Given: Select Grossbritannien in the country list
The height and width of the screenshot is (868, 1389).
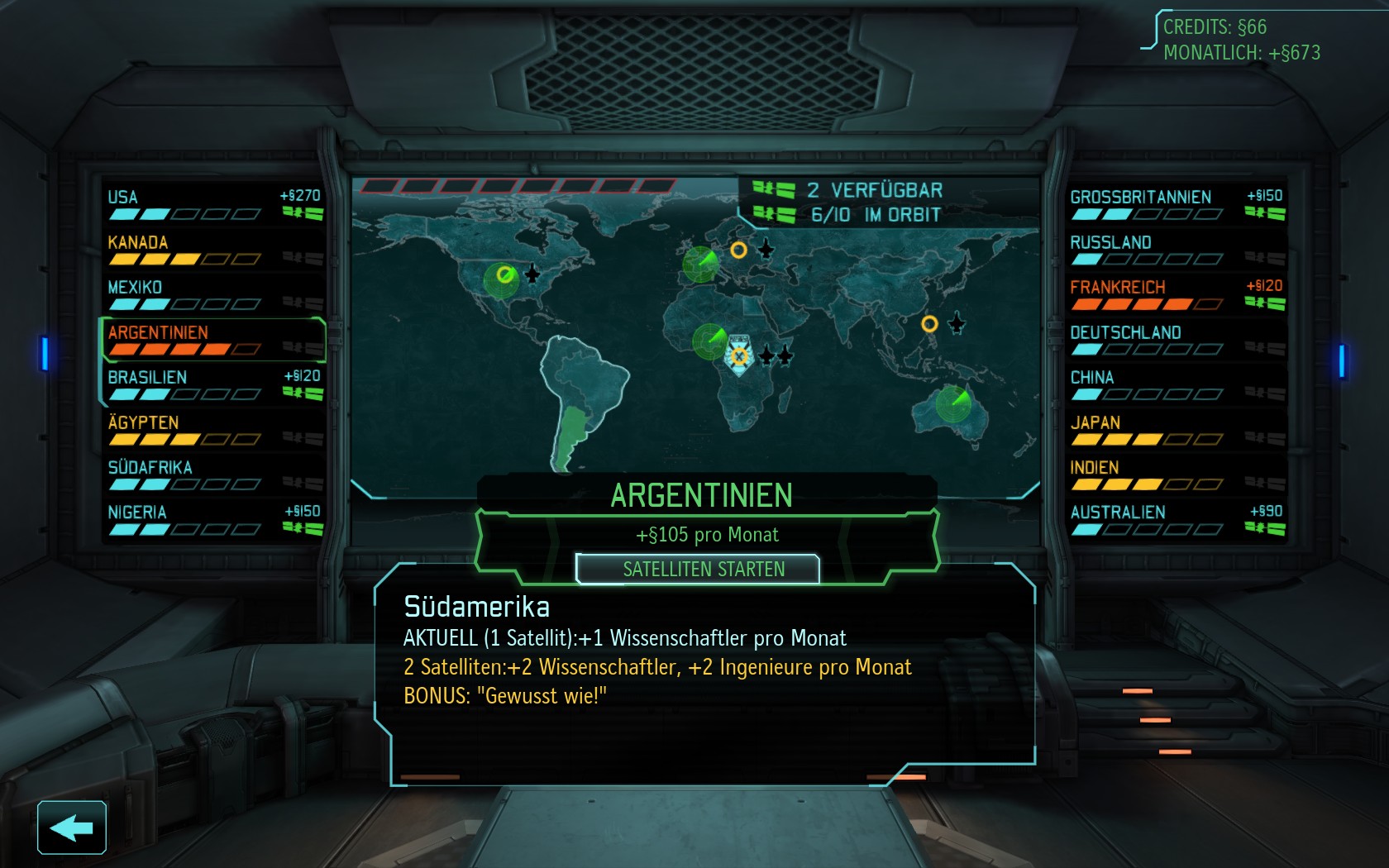Looking at the screenshot, I should [1176, 204].
